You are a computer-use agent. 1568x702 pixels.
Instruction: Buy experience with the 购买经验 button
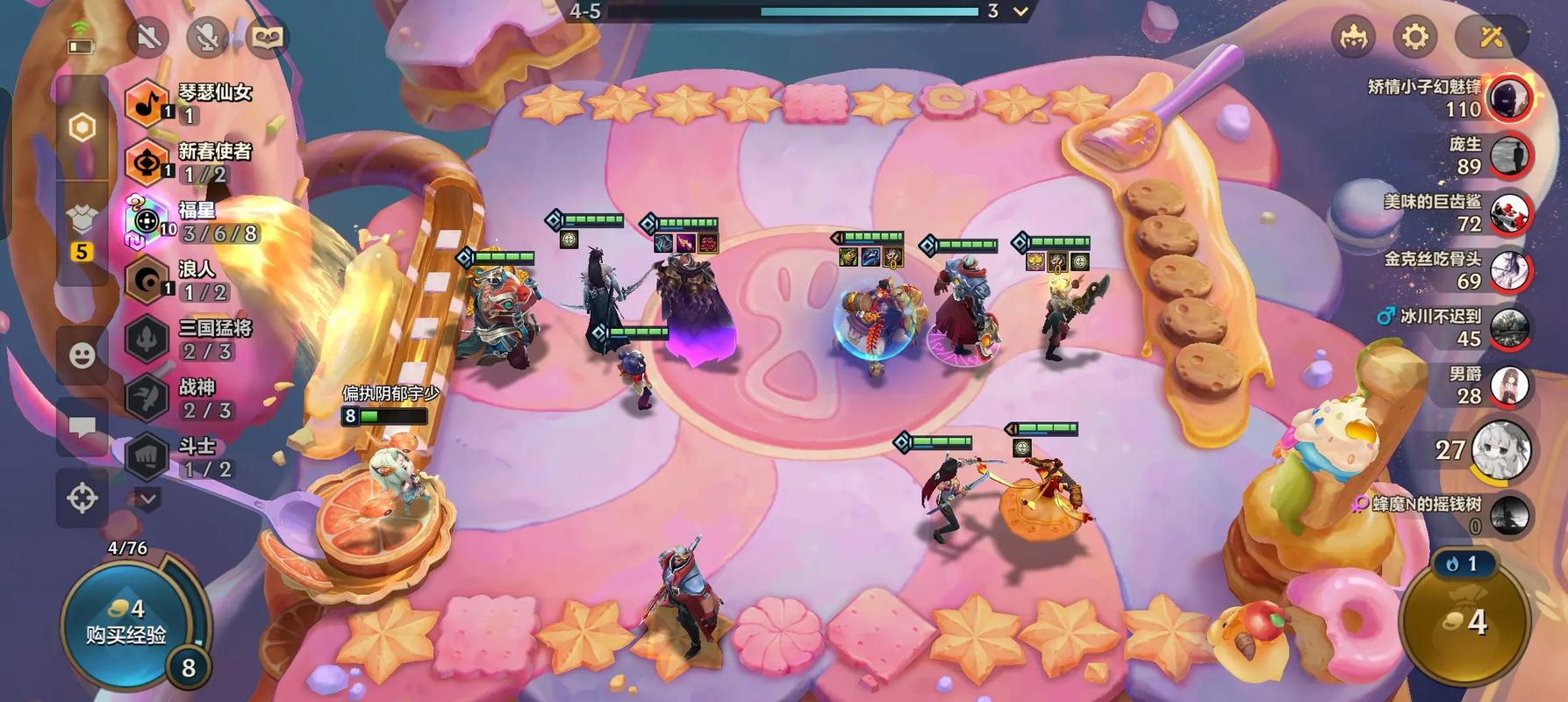(x=125, y=623)
